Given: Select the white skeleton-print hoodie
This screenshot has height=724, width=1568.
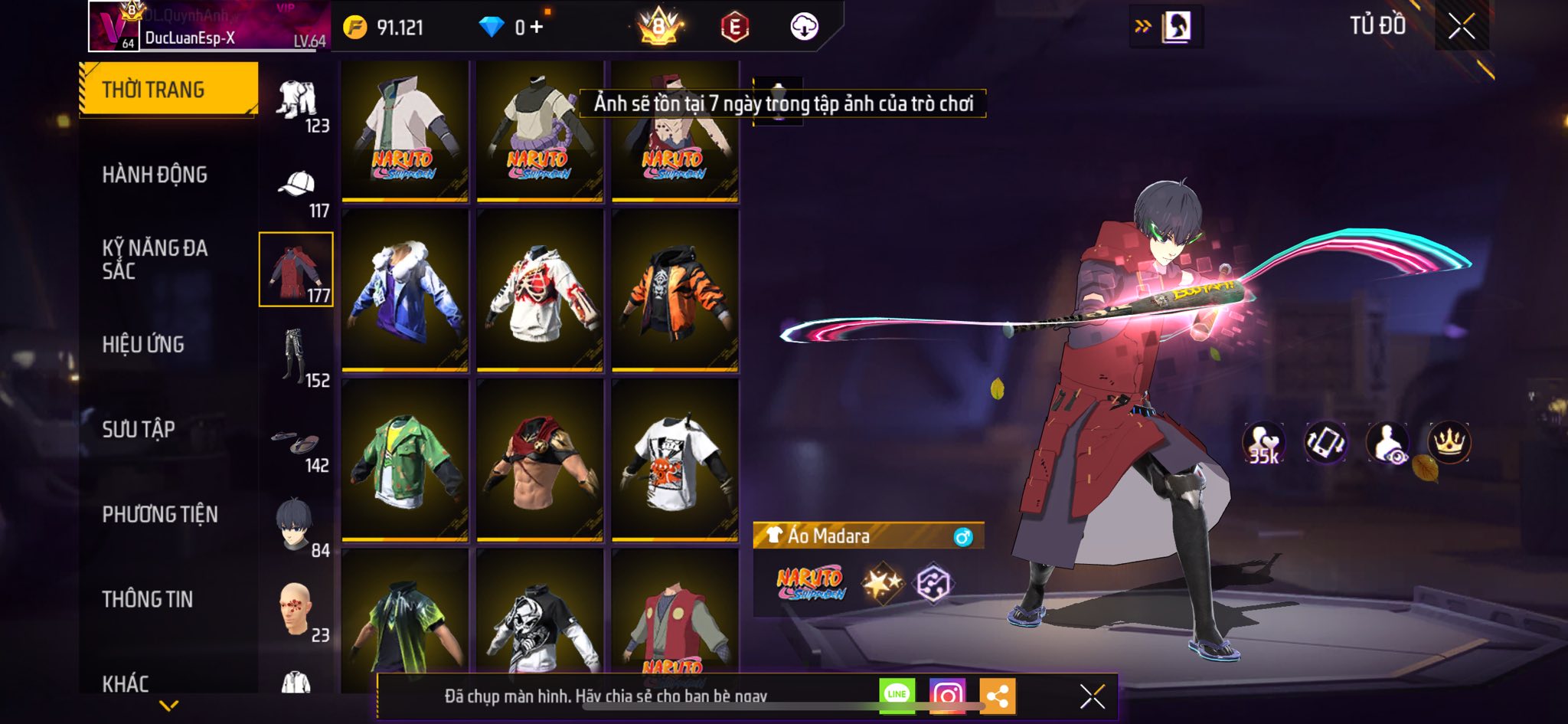Looking at the screenshot, I should click(540, 290).
